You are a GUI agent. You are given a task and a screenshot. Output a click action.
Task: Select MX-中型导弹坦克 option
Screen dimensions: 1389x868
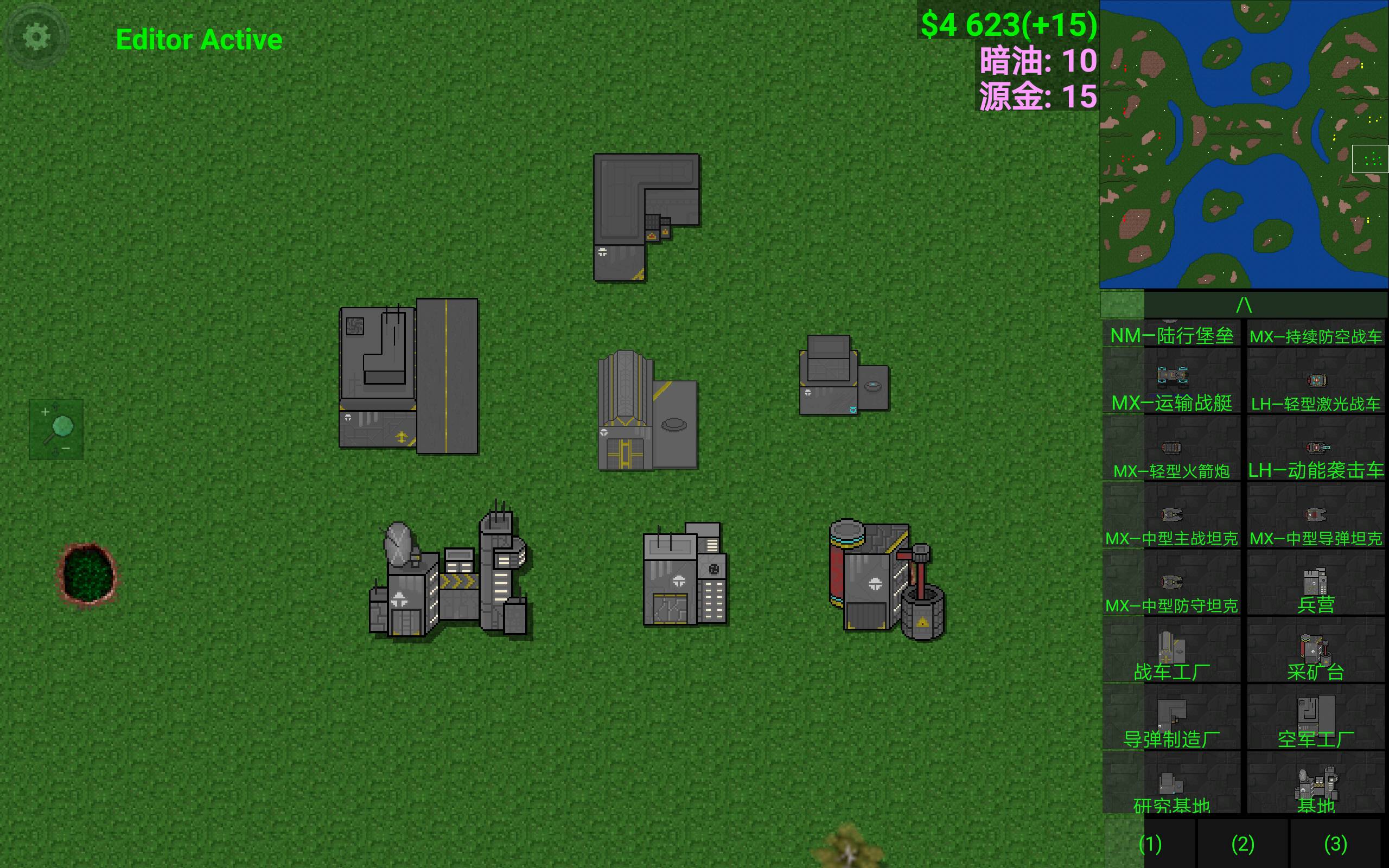click(1316, 516)
